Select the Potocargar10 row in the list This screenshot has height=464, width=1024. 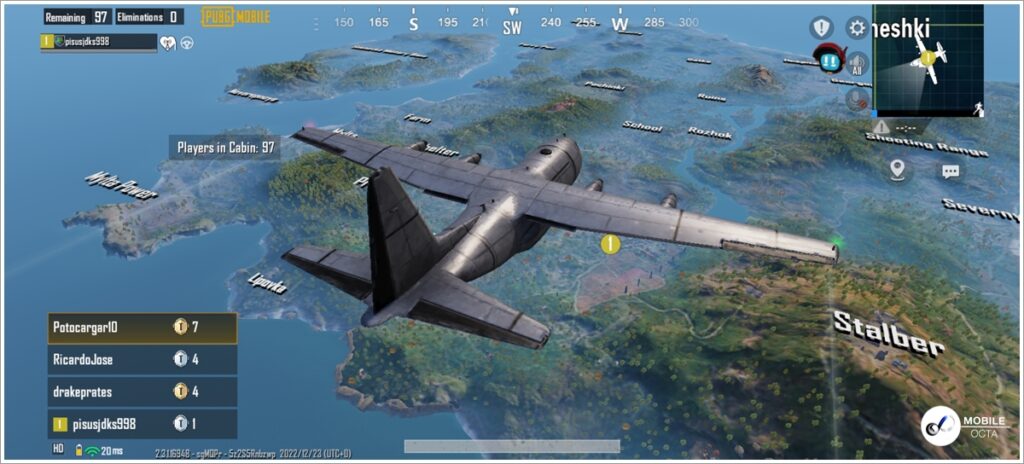click(142, 327)
